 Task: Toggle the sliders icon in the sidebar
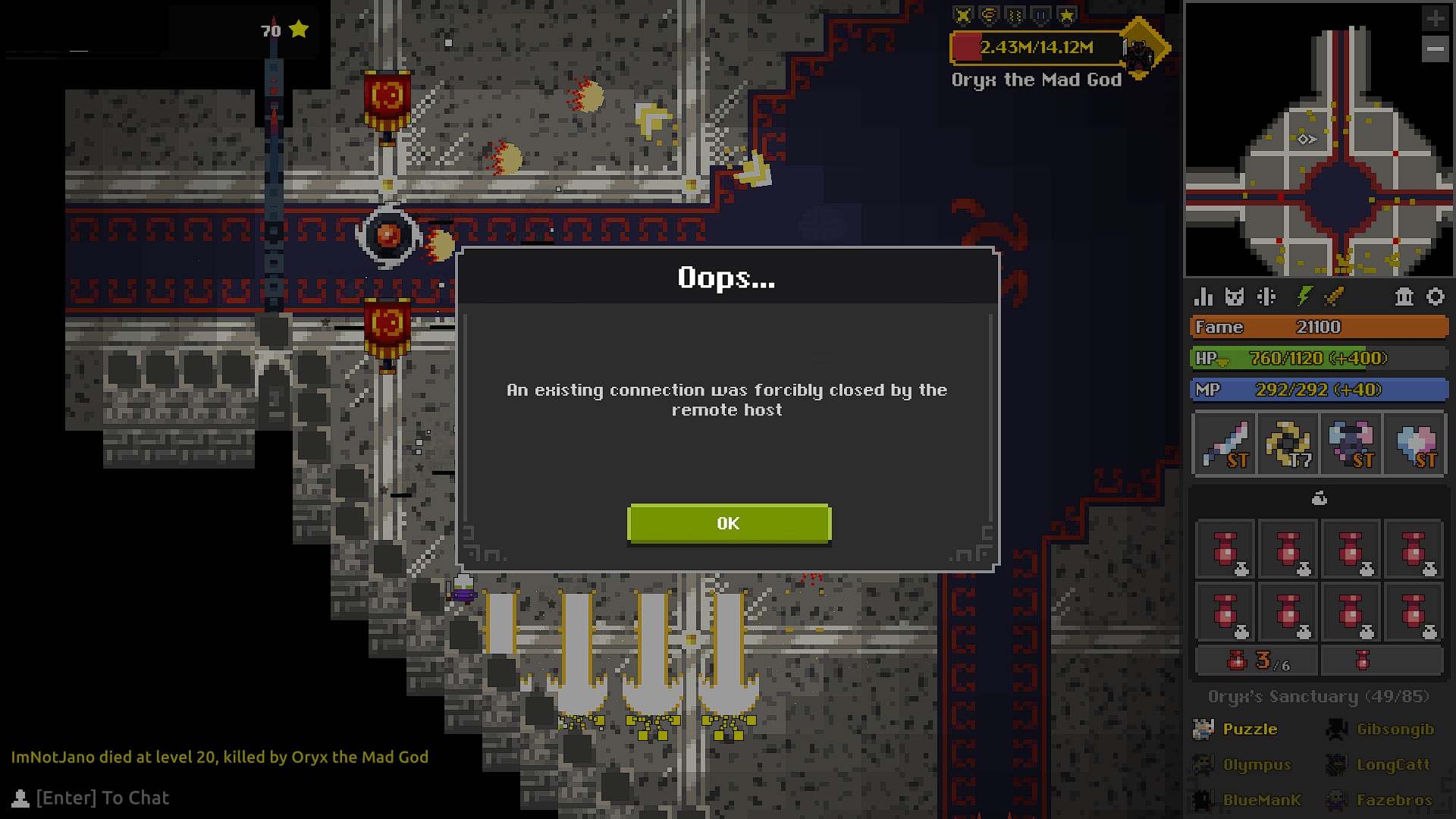pyautogui.click(x=1266, y=297)
